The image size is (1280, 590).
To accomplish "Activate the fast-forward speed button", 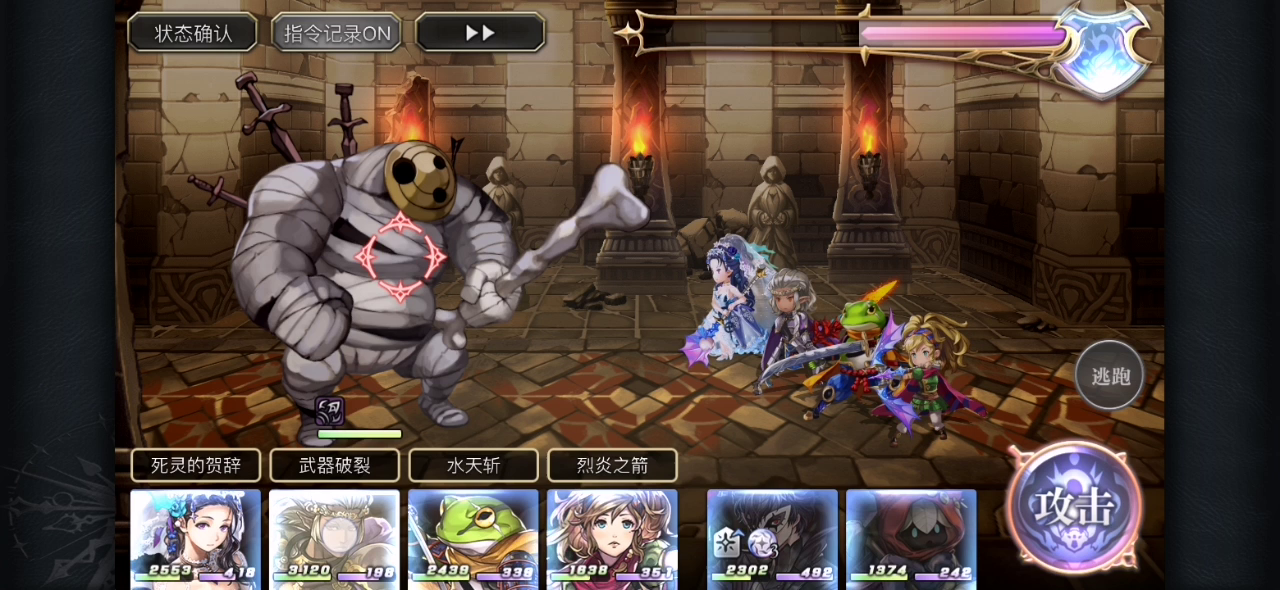I will coord(480,33).
